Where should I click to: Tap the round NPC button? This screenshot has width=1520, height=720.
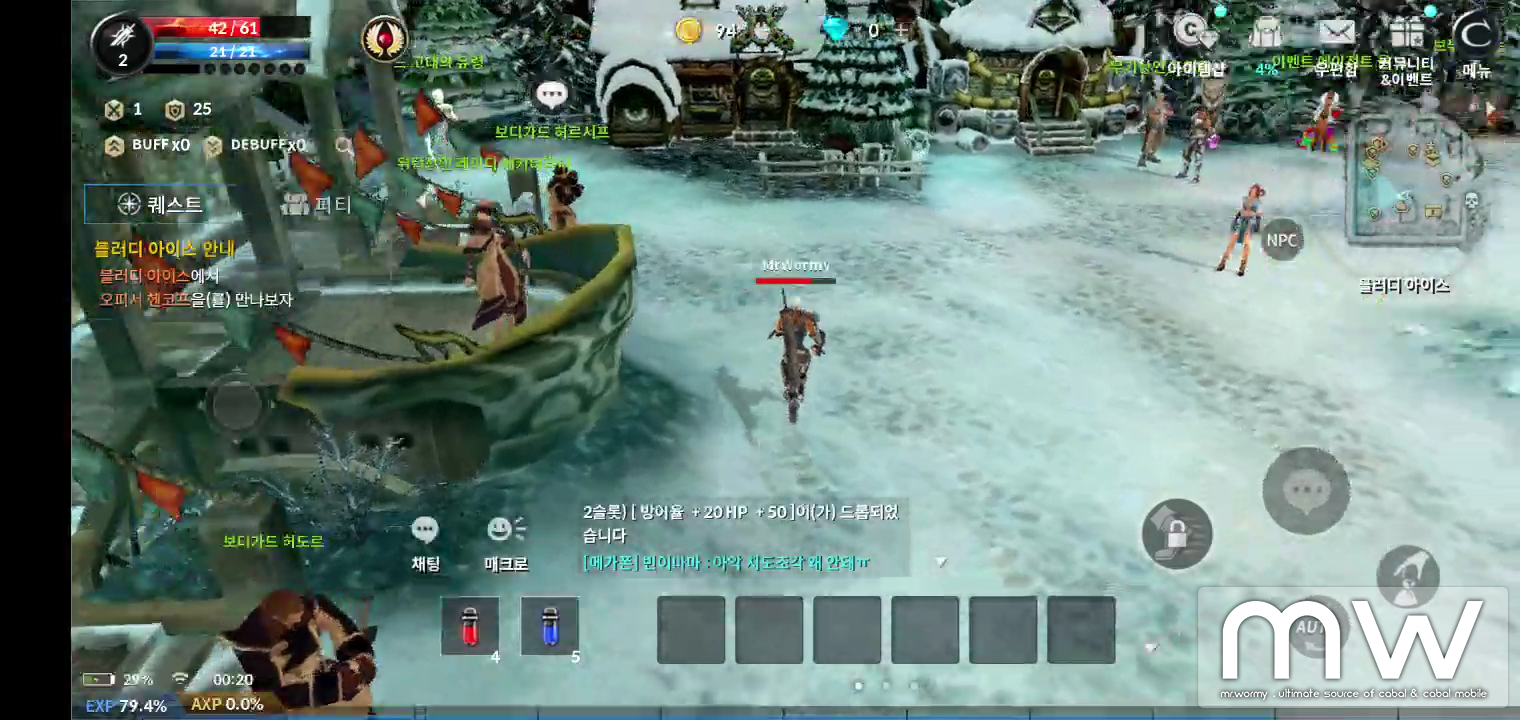click(x=1281, y=240)
